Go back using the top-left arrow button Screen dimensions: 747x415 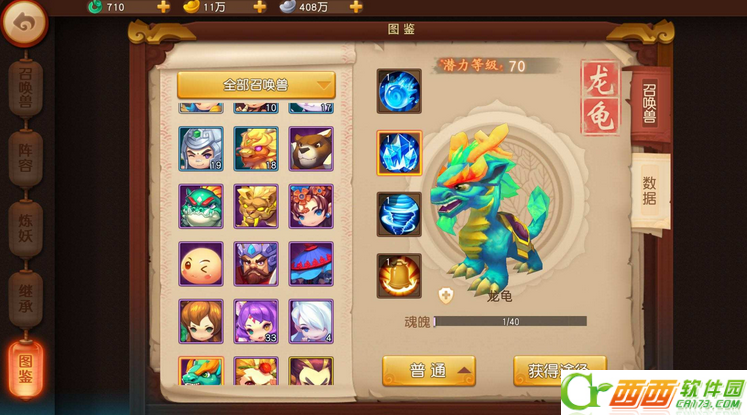(x=24, y=23)
